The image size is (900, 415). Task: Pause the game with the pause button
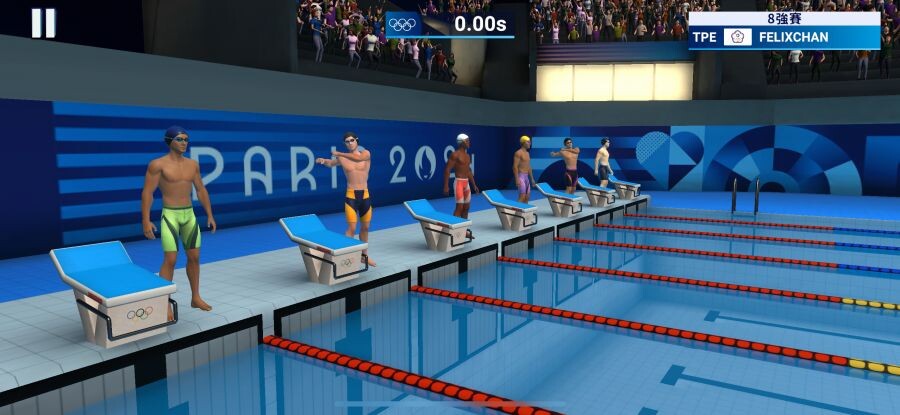(x=43, y=23)
